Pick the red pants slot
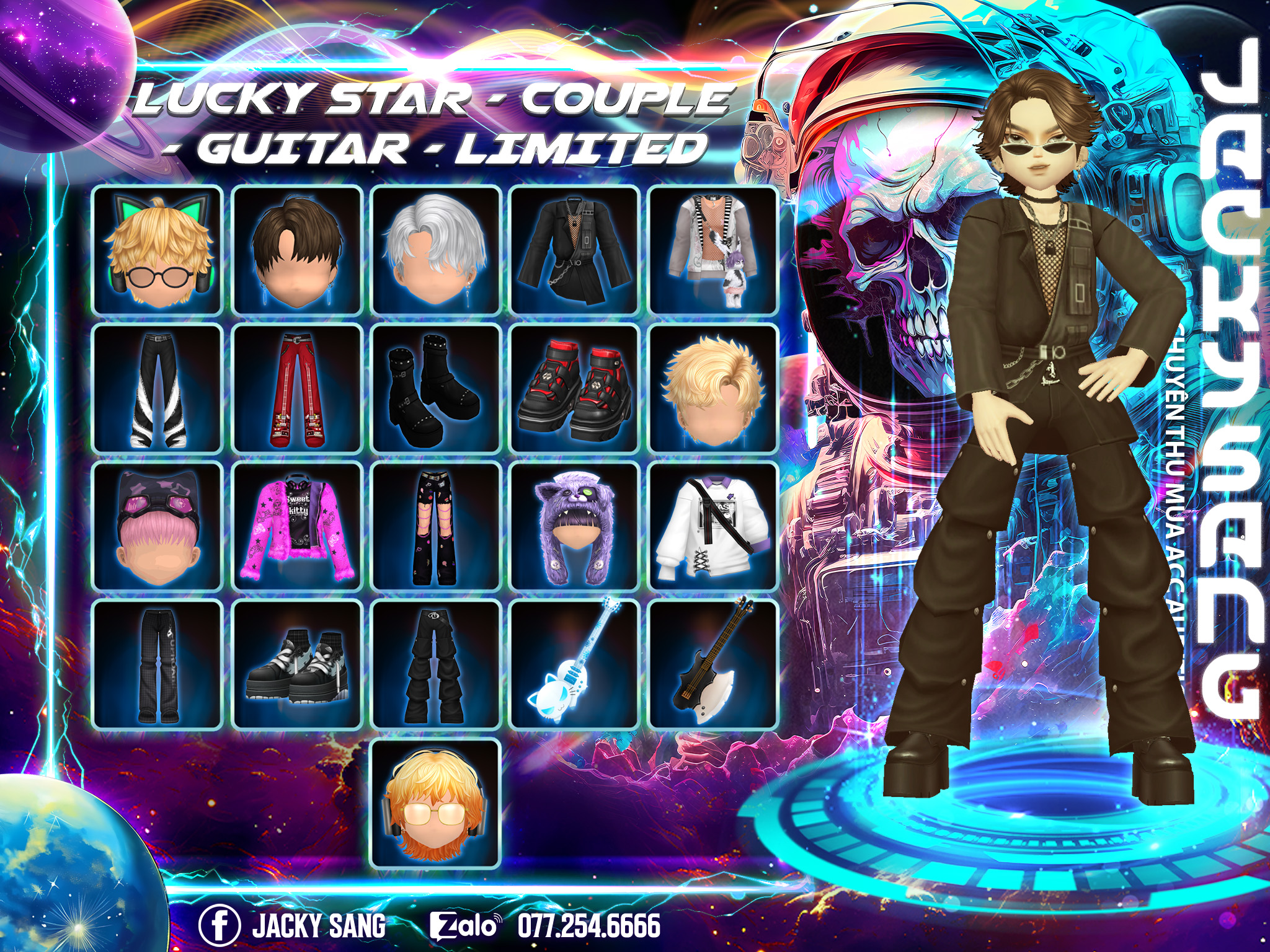1270x952 pixels. coord(296,389)
